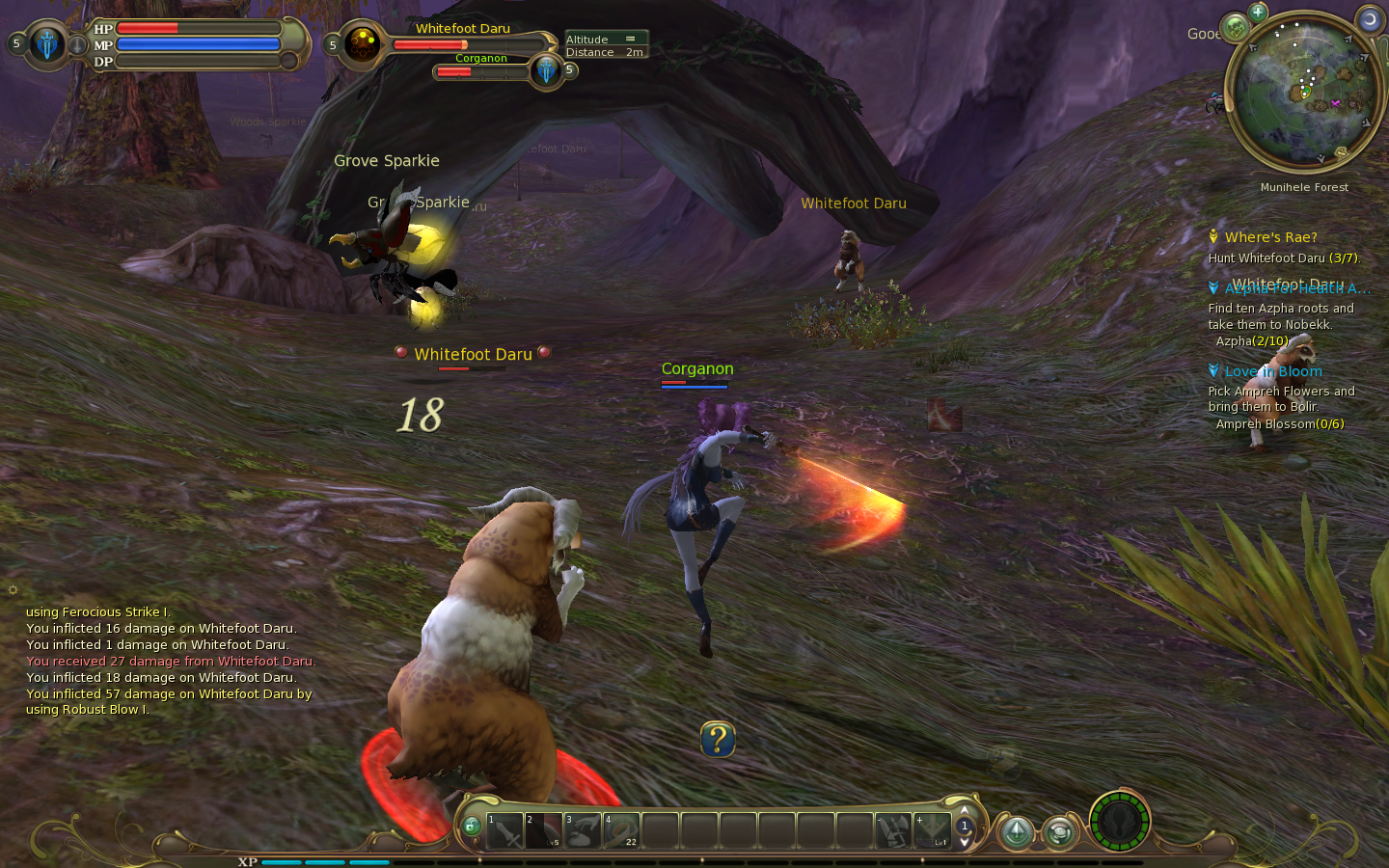Use the bandage item with 22 stacks
This screenshot has width=1389, height=868.
pyautogui.click(x=621, y=830)
